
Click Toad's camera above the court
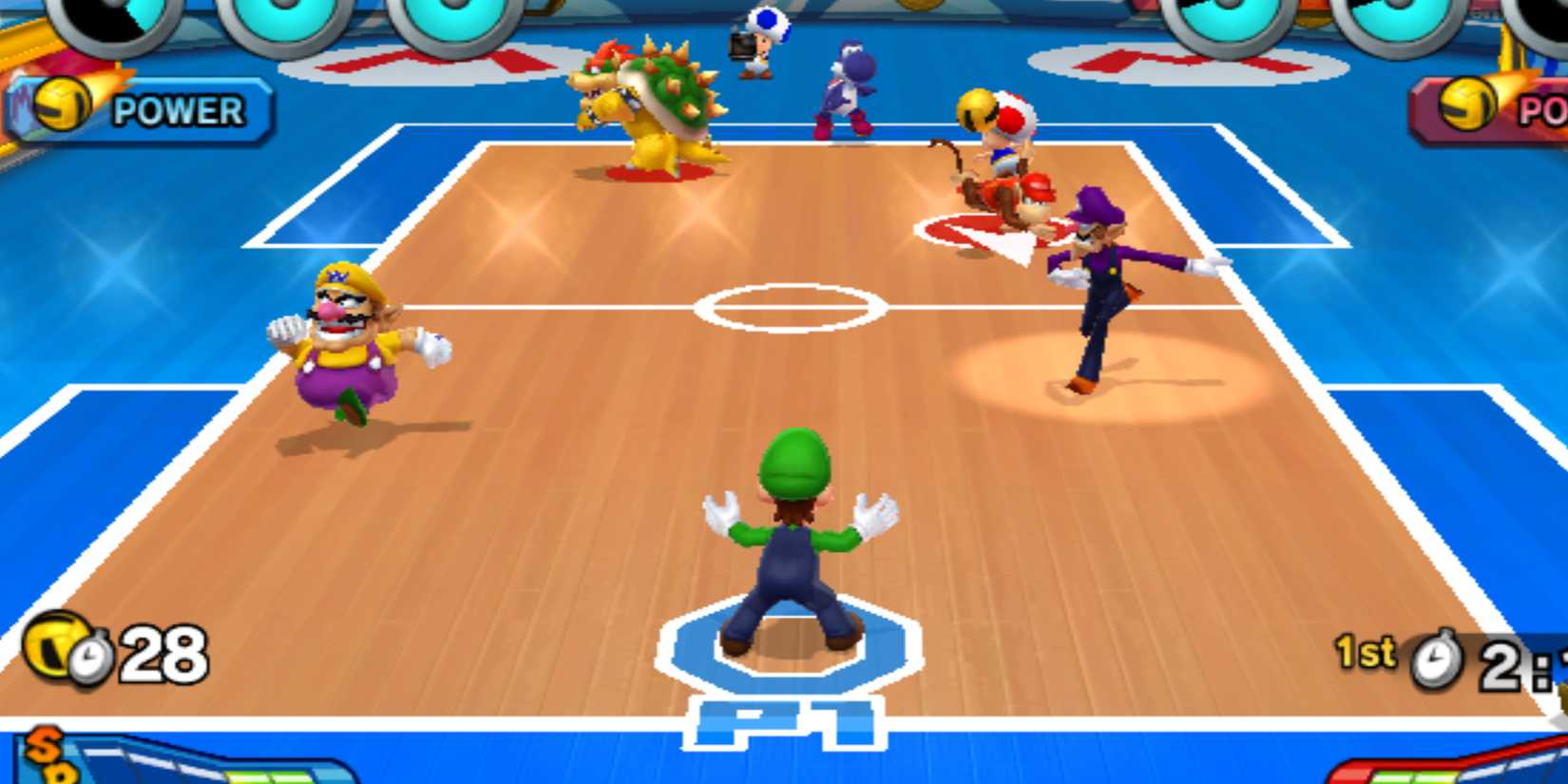pos(740,44)
